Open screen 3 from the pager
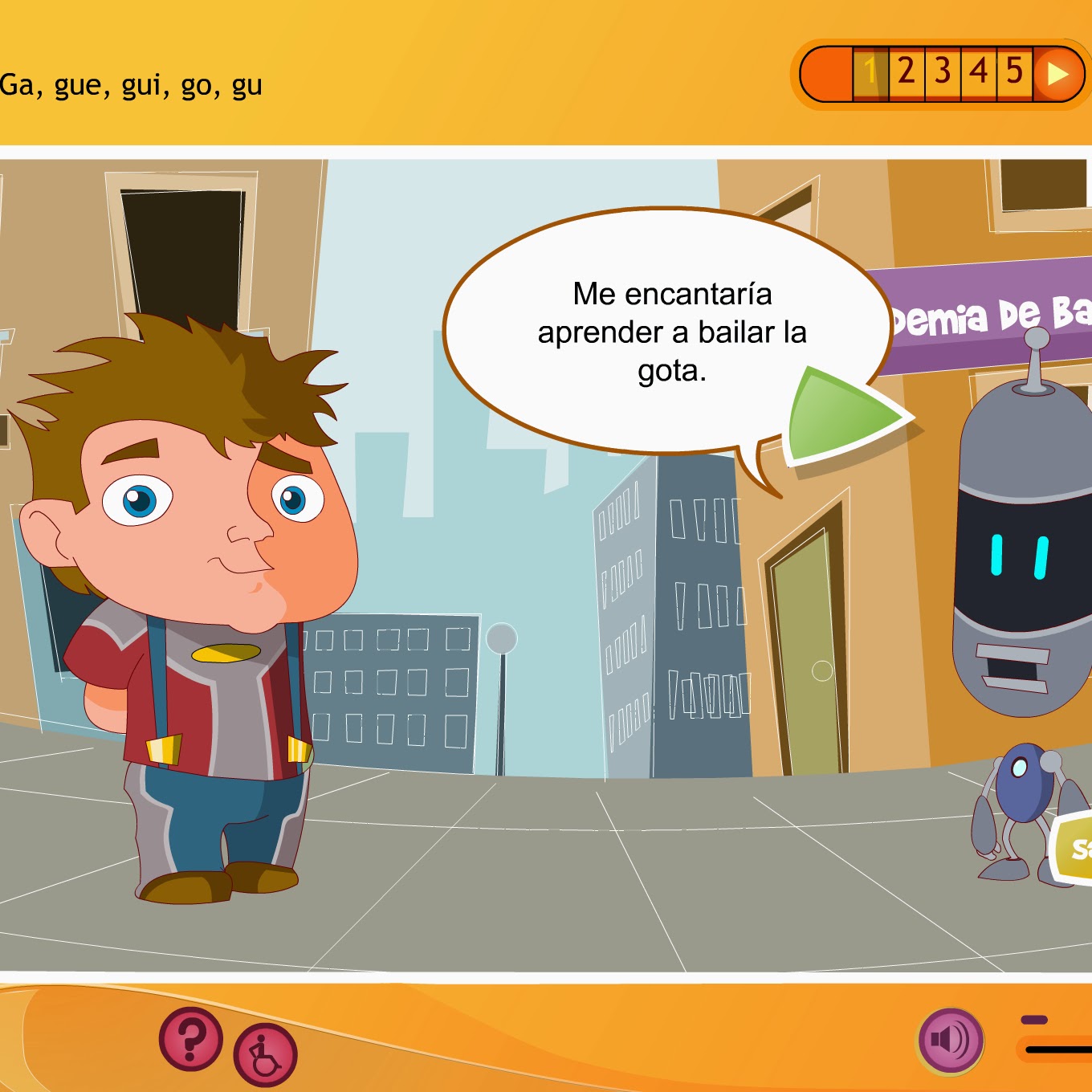Screen dimensions: 1092x1092 [942, 75]
